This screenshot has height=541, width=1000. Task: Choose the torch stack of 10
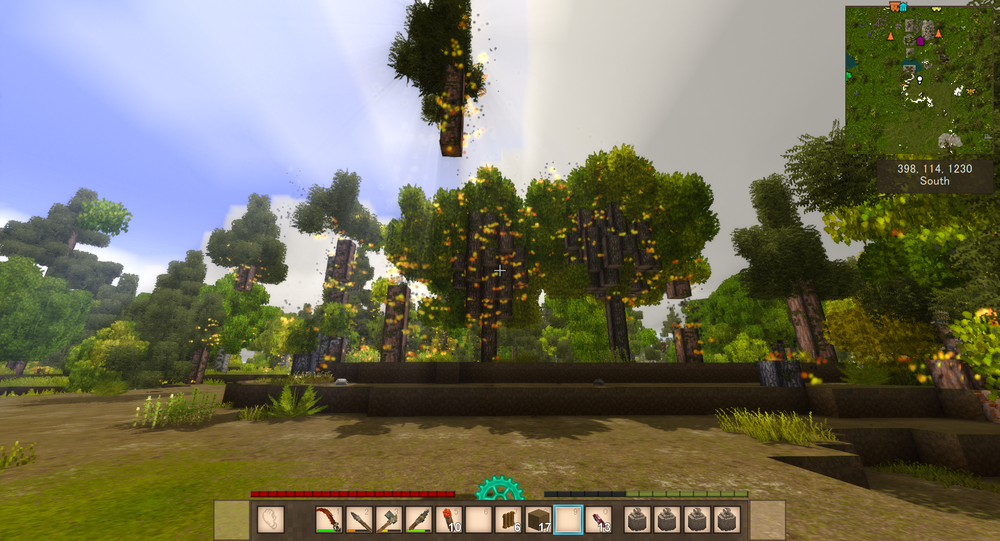pos(449,520)
